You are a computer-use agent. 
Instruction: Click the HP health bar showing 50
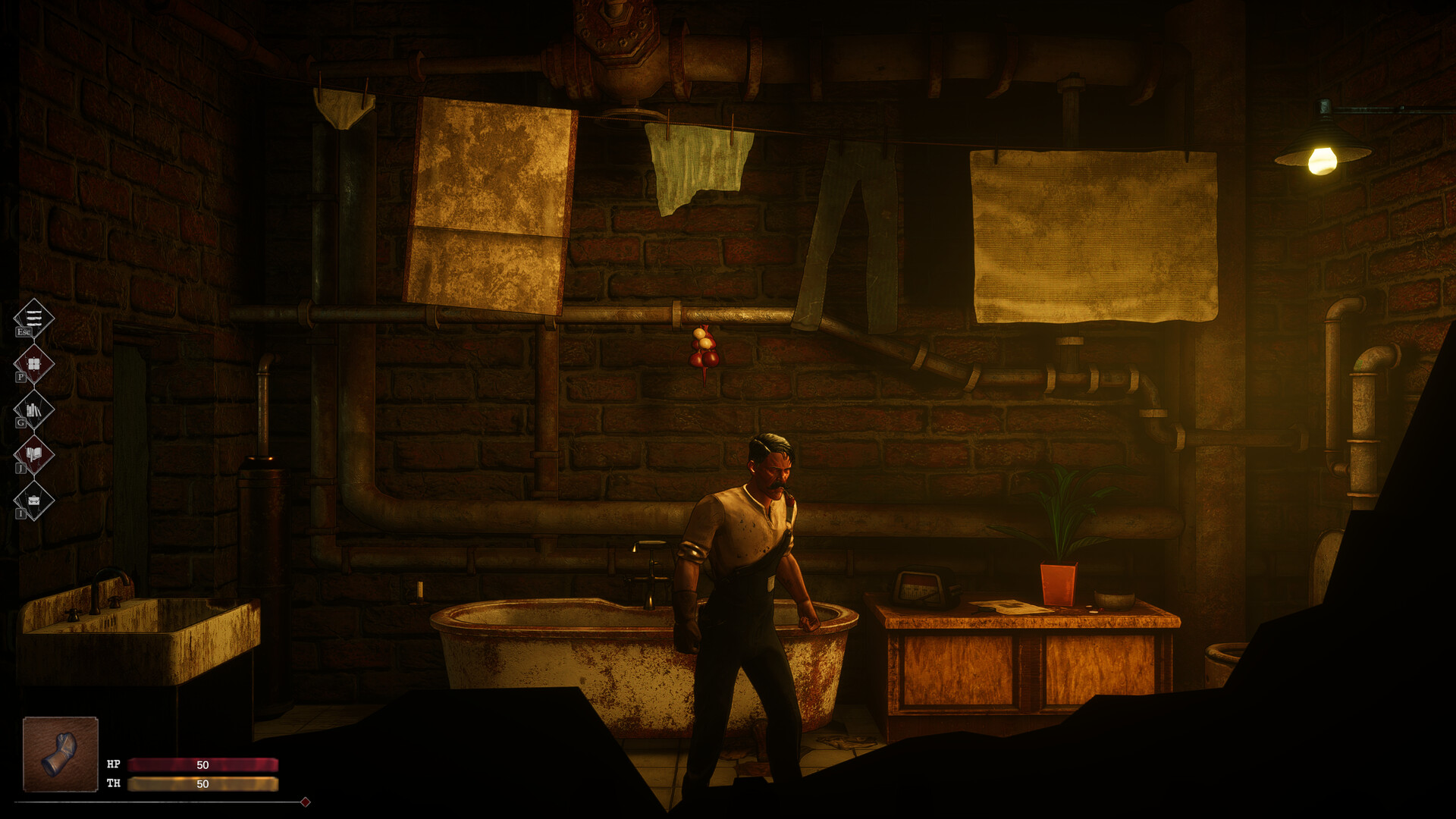(203, 764)
